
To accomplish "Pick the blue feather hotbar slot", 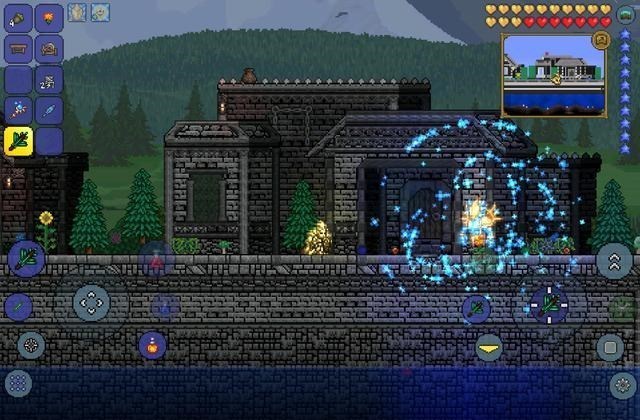I will click(49, 110).
